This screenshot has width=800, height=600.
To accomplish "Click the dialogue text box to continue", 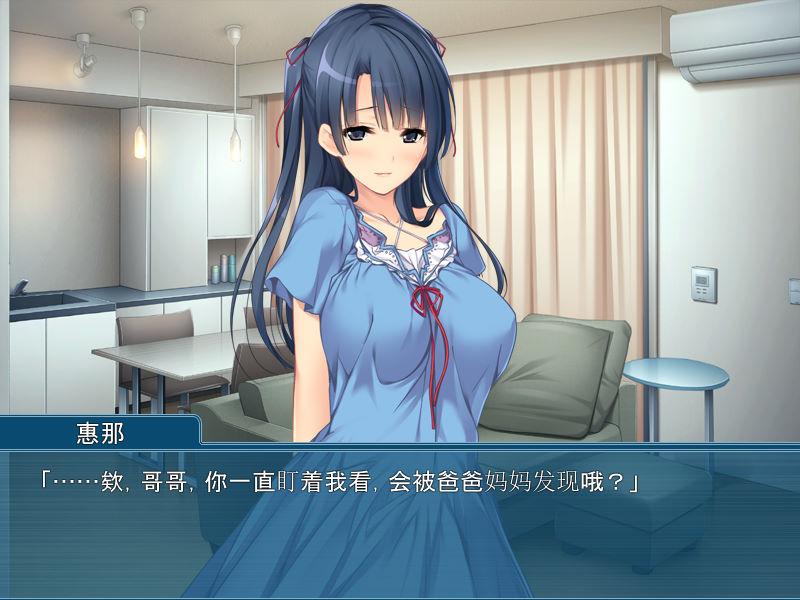I will 400,522.
